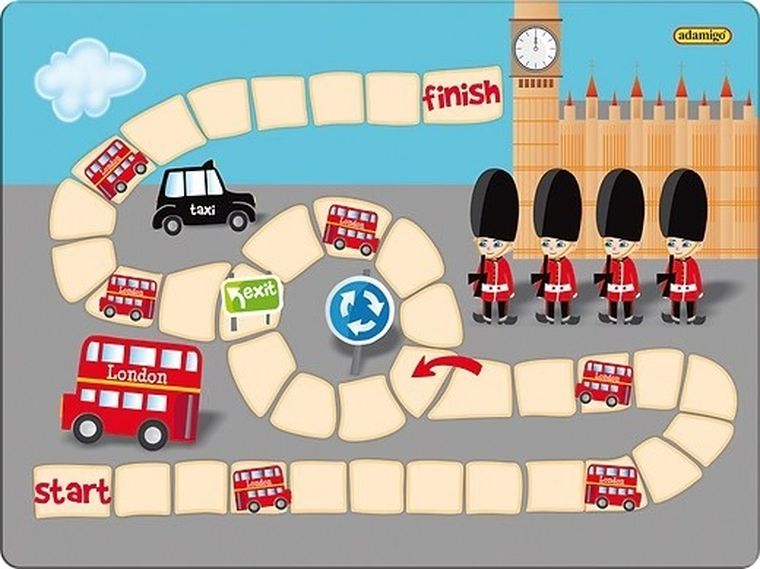Viewport: 760px width, 569px height.
Task: Select the finish tile
Action: pos(460,96)
